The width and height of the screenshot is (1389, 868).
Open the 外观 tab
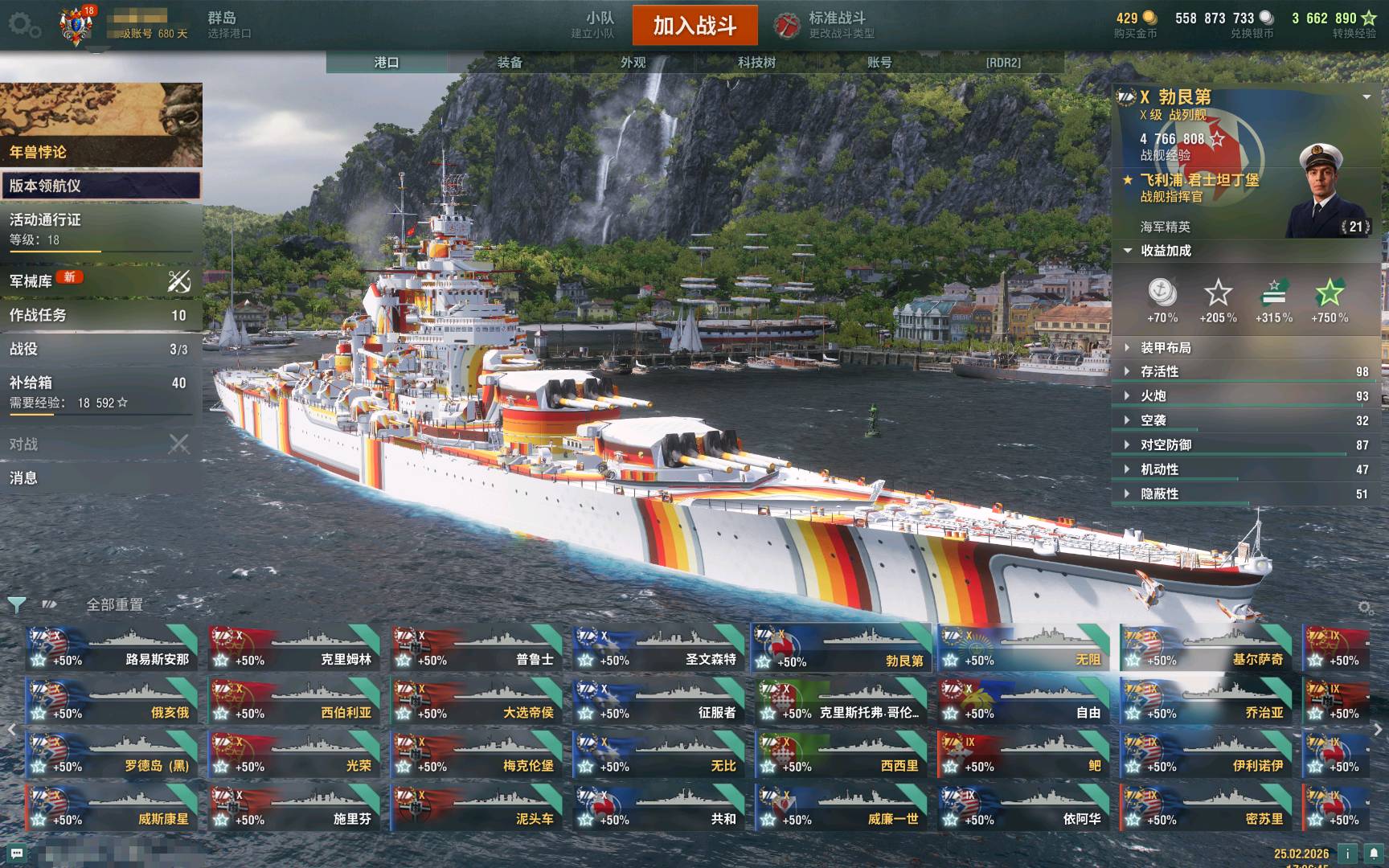click(x=633, y=62)
